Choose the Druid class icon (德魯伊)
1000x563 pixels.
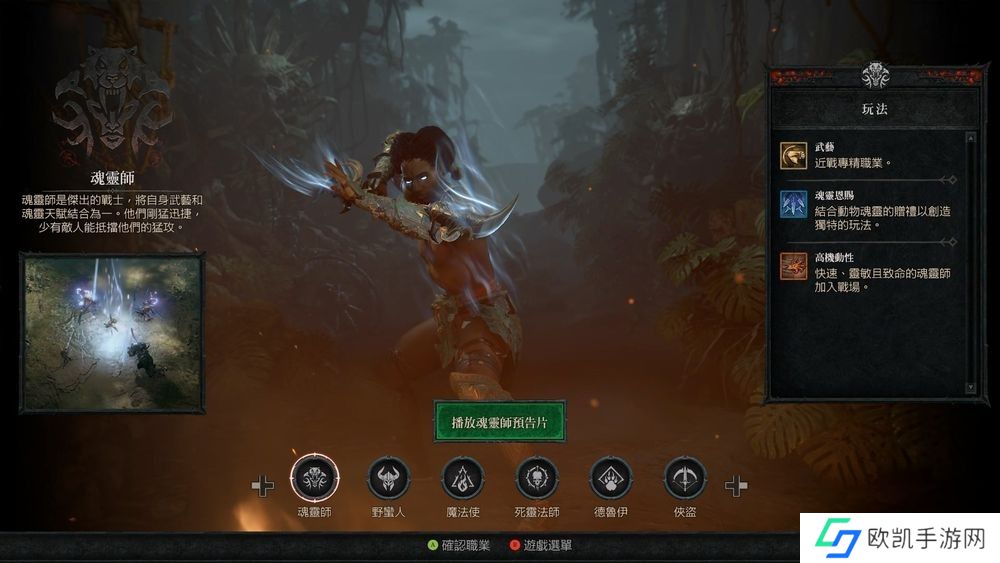coord(611,478)
